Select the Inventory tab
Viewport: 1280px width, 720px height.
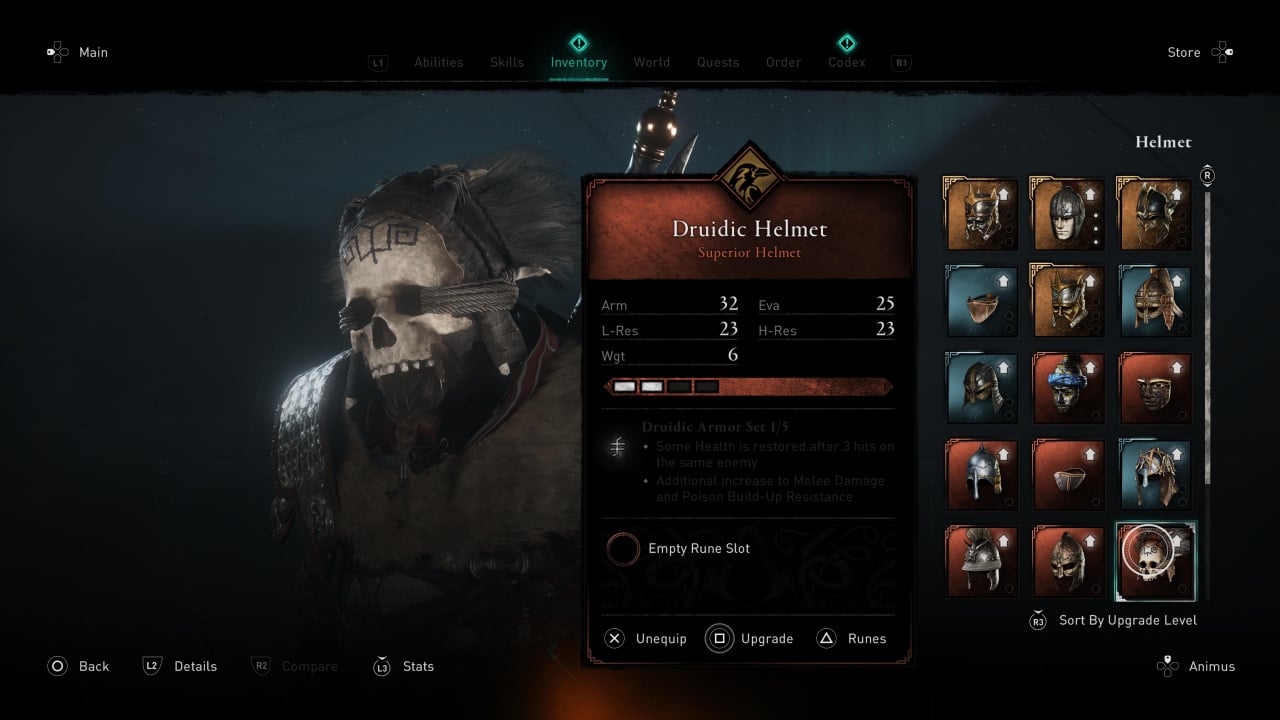578,62
